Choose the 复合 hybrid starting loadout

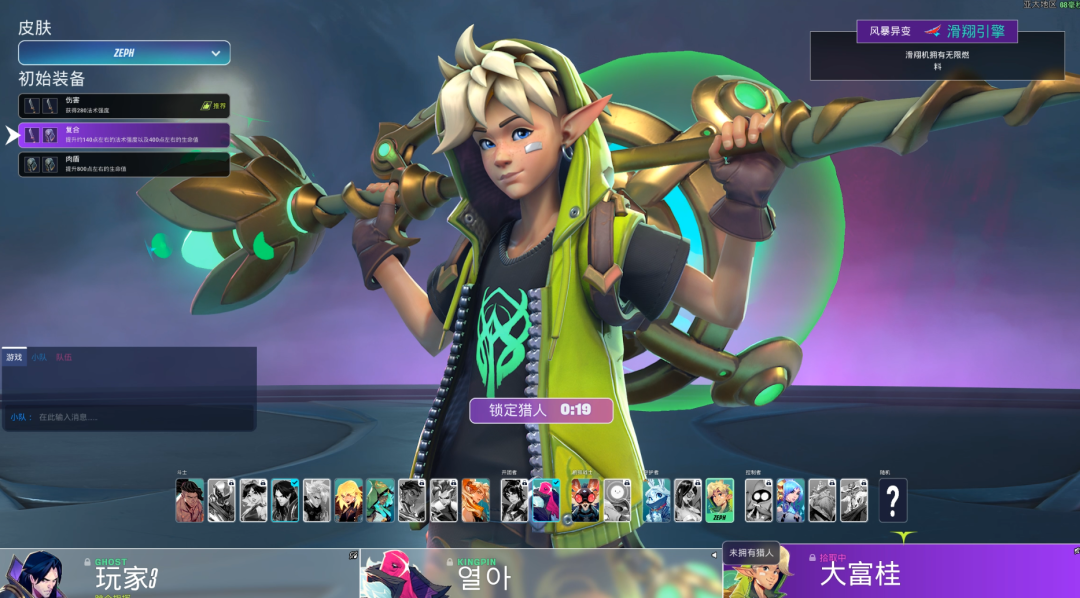pos(124,135)
